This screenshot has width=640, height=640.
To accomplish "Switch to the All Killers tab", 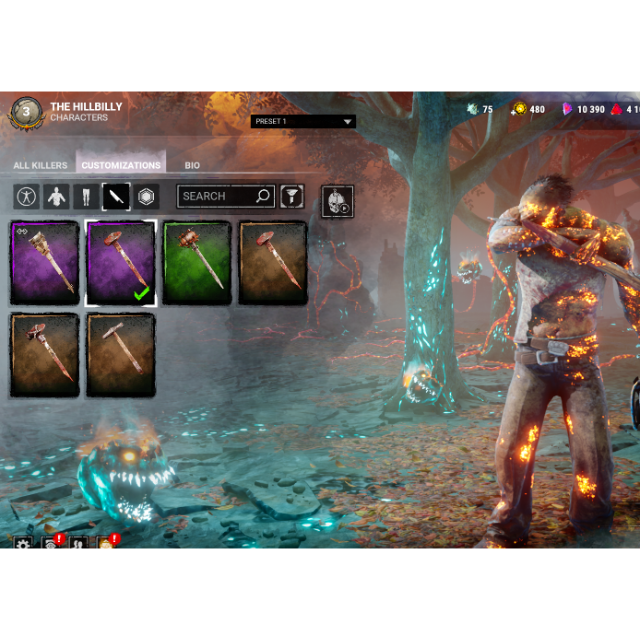I will 40,165.
